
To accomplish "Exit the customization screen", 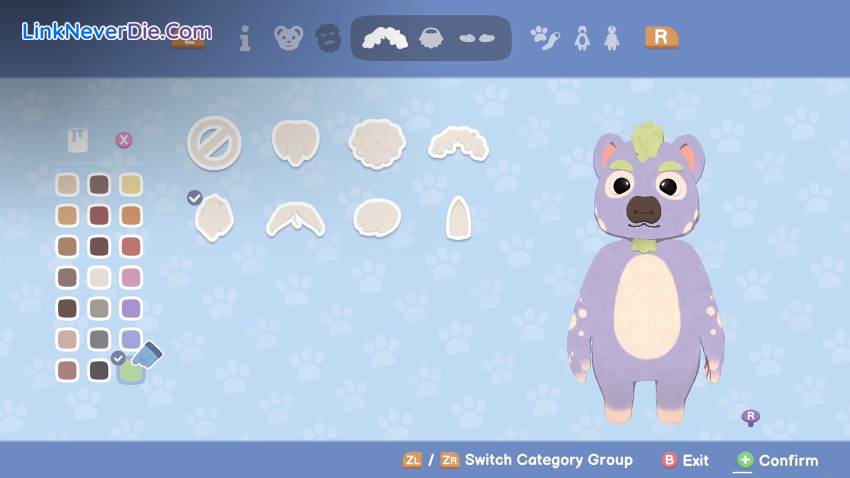I will pos(686,460).
